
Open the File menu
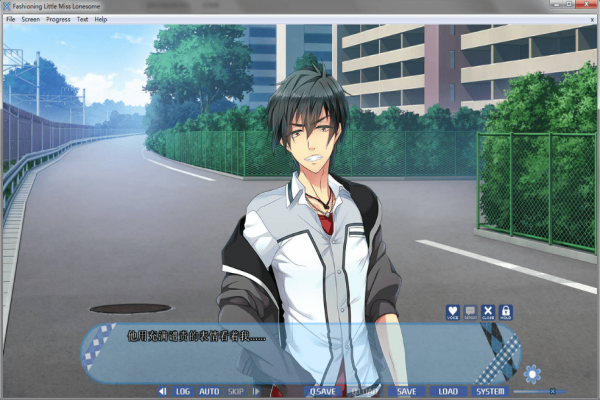tap(10, 19)
